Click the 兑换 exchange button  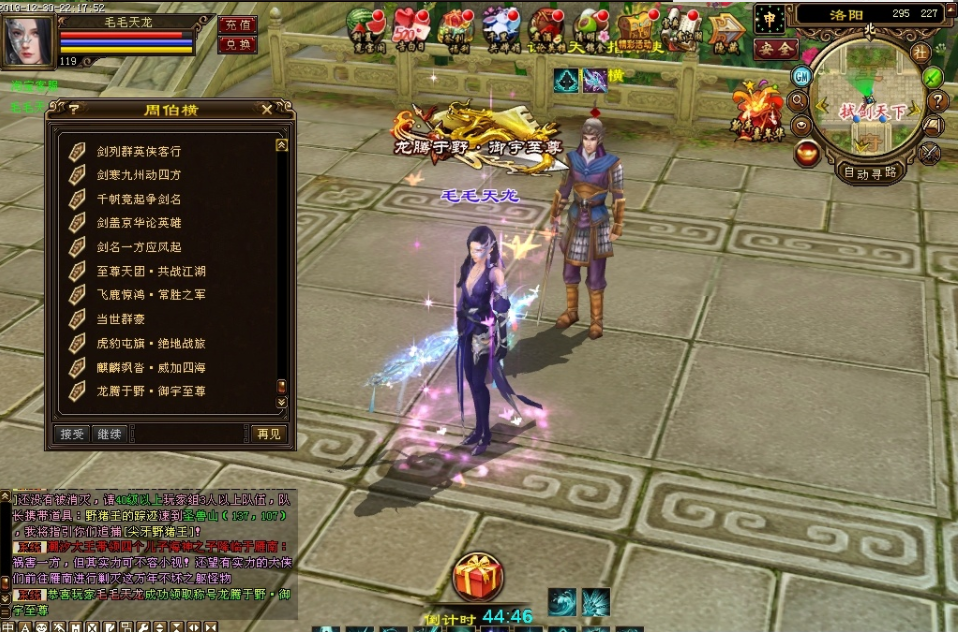pyautogui.click(x=238, y=45)
